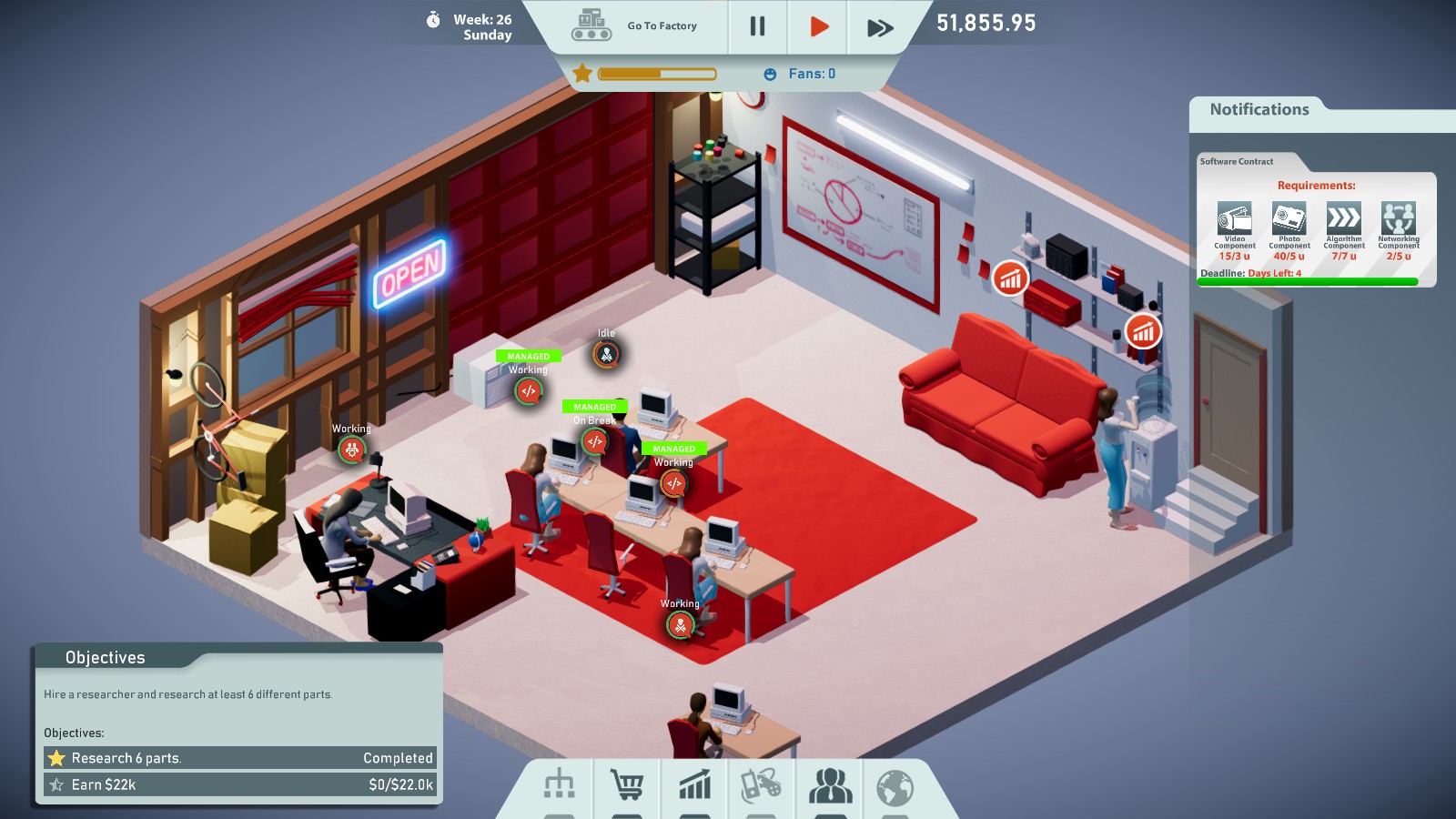Select the Earn $22k objective row
This screenshot has height=819, width=1456.
point(239,784)
